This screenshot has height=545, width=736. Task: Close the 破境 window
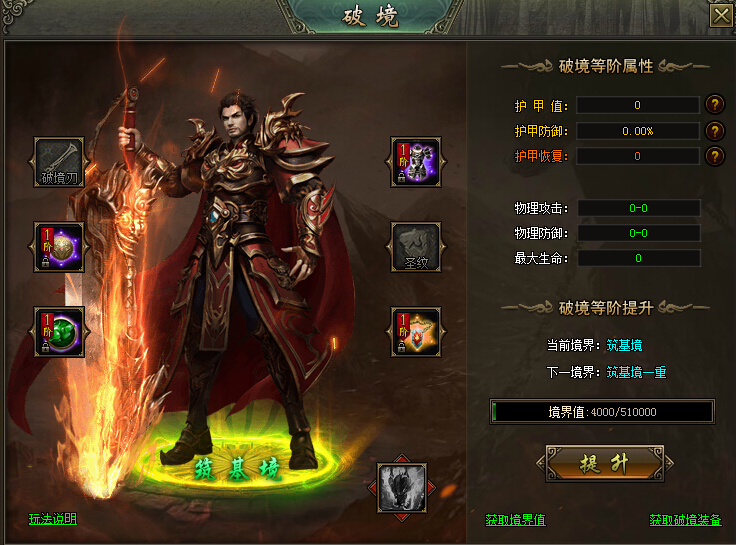pos(720,16)
